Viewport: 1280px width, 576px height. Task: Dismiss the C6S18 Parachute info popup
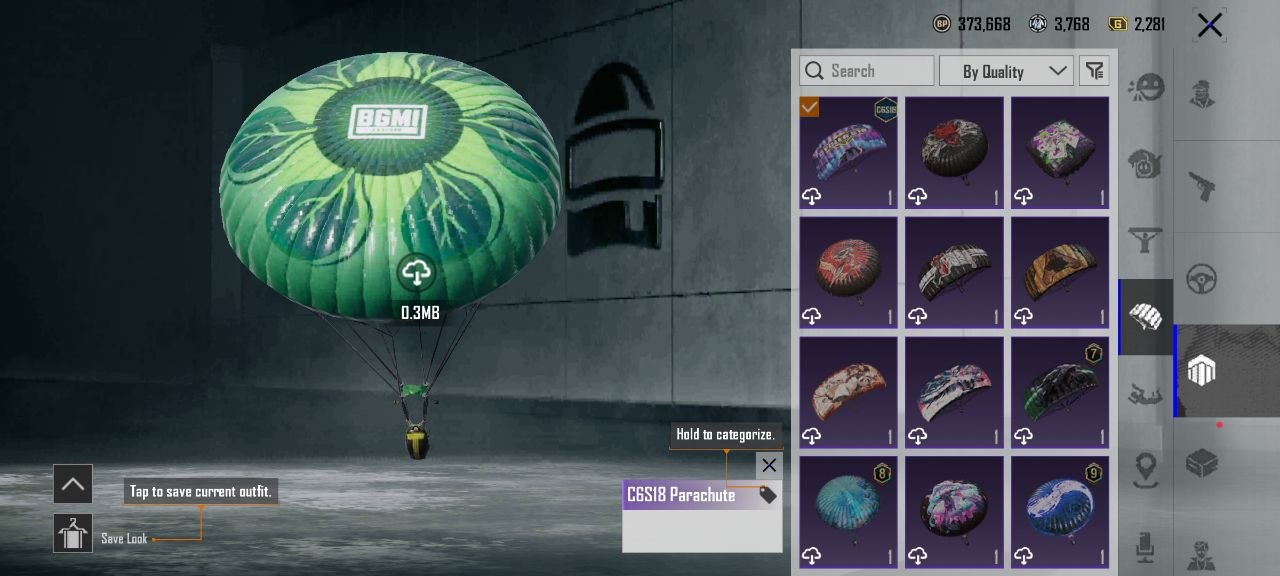click(768, 465)
